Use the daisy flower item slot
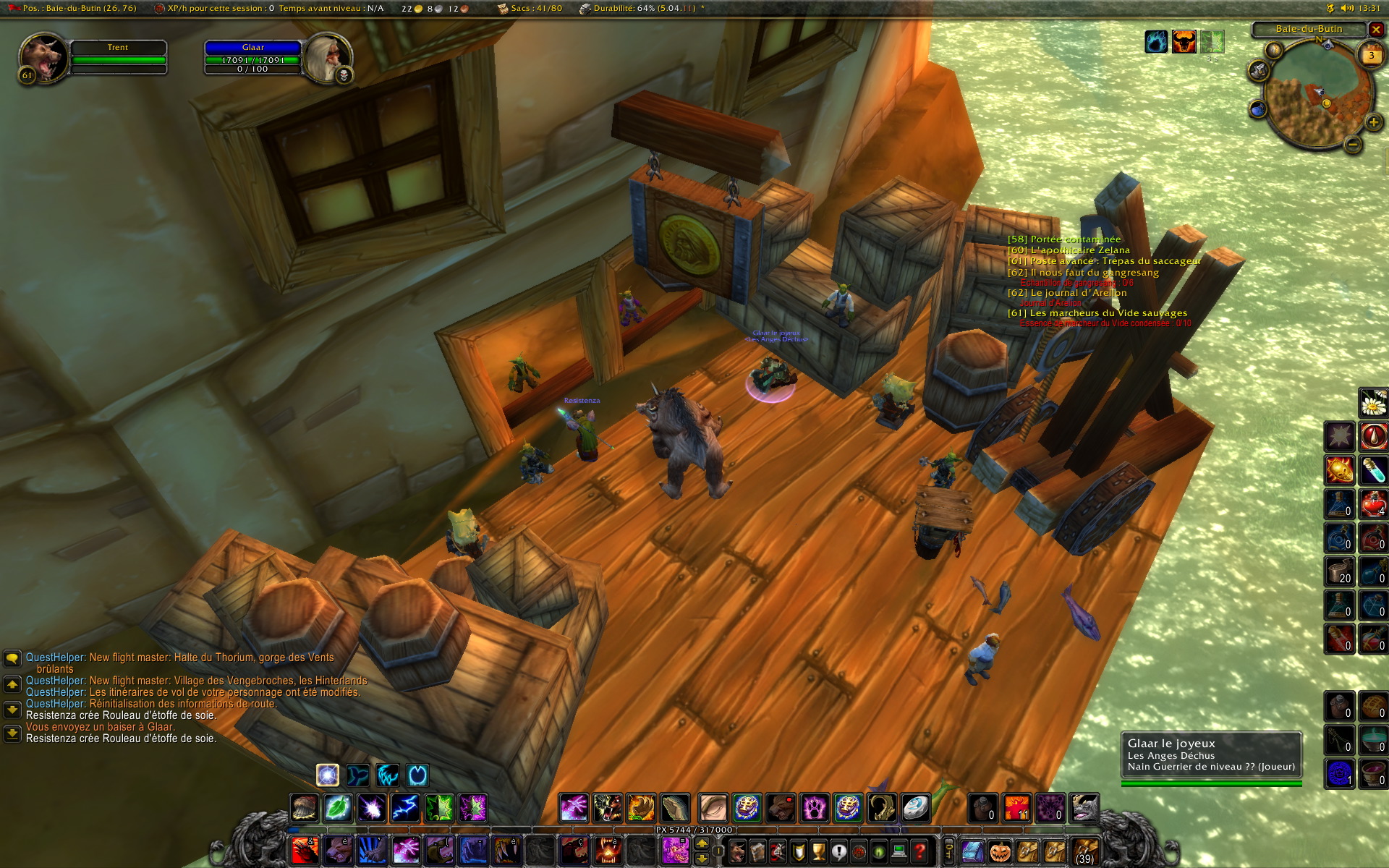 click(1373, 404)
